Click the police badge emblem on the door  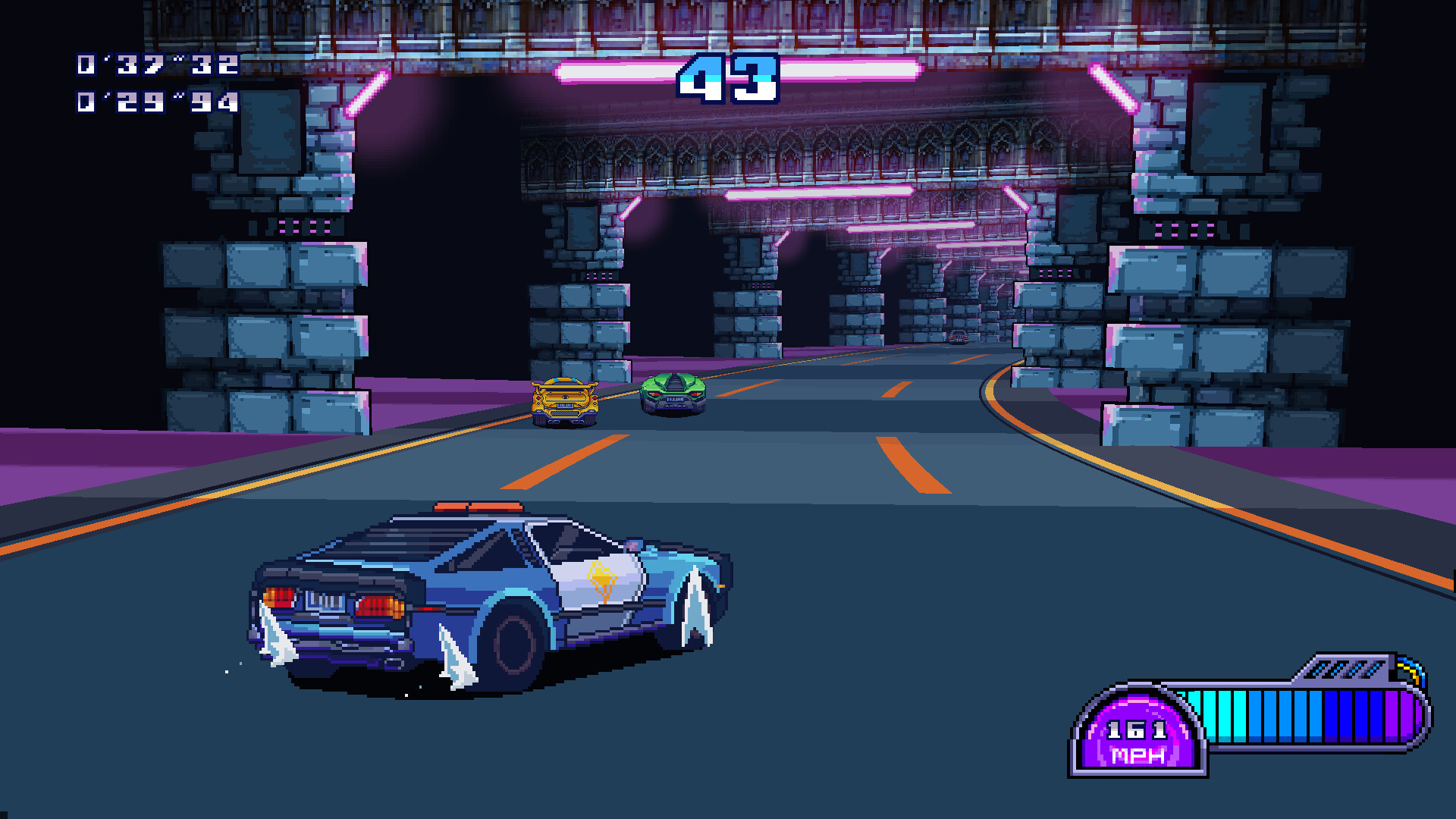(x=601, y=578)
